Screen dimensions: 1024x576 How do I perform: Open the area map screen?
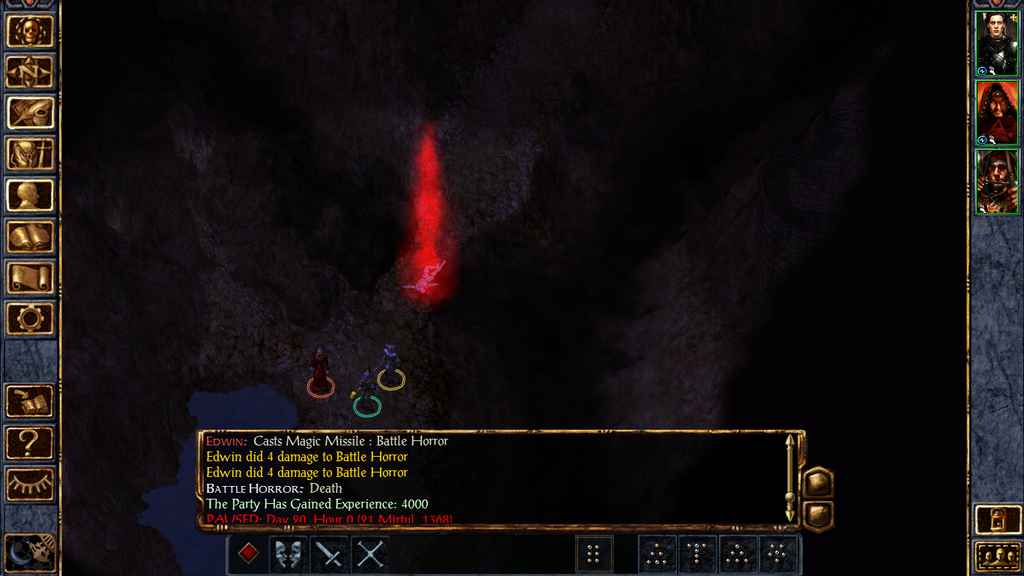coord(30,72)
